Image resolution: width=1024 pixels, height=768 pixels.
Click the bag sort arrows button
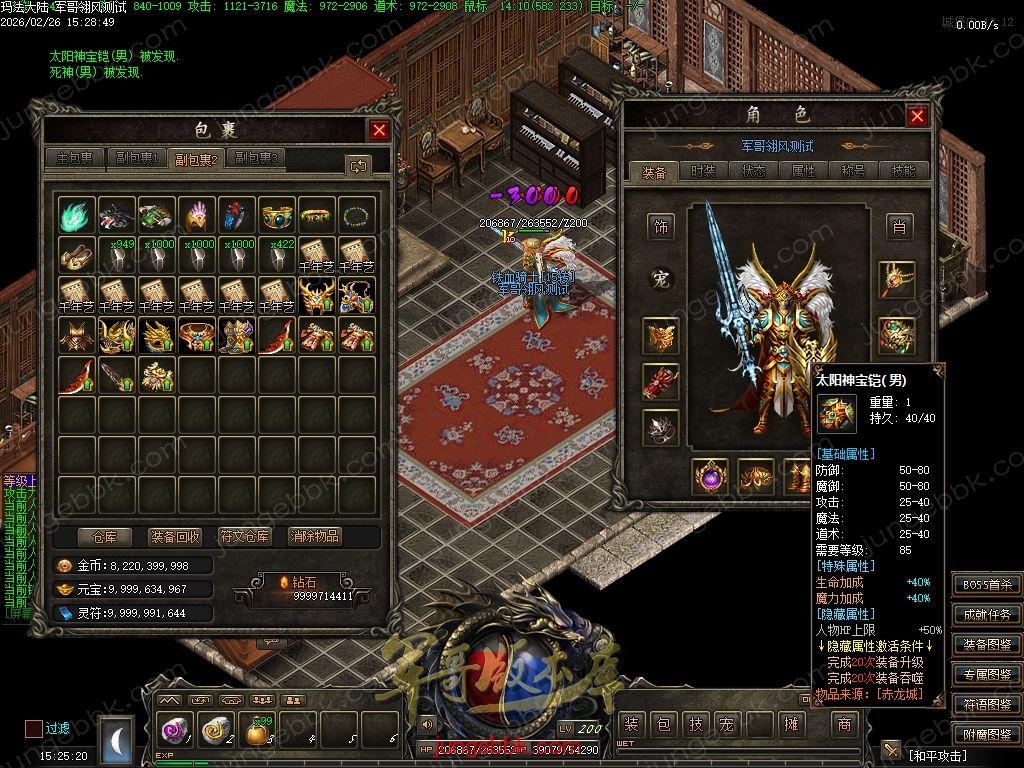point(357,165)
